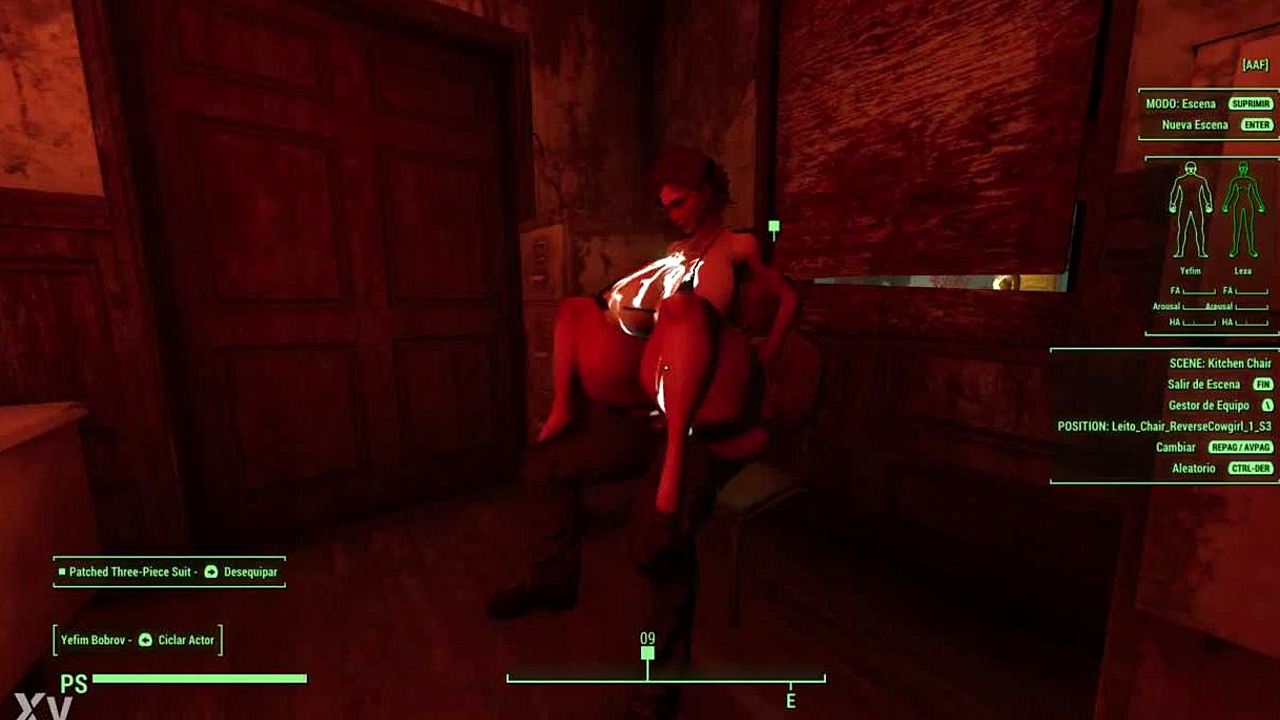Select the Lexa actor silhouette
Viewport: 1280px width, 720px height.
point(1243,210)
